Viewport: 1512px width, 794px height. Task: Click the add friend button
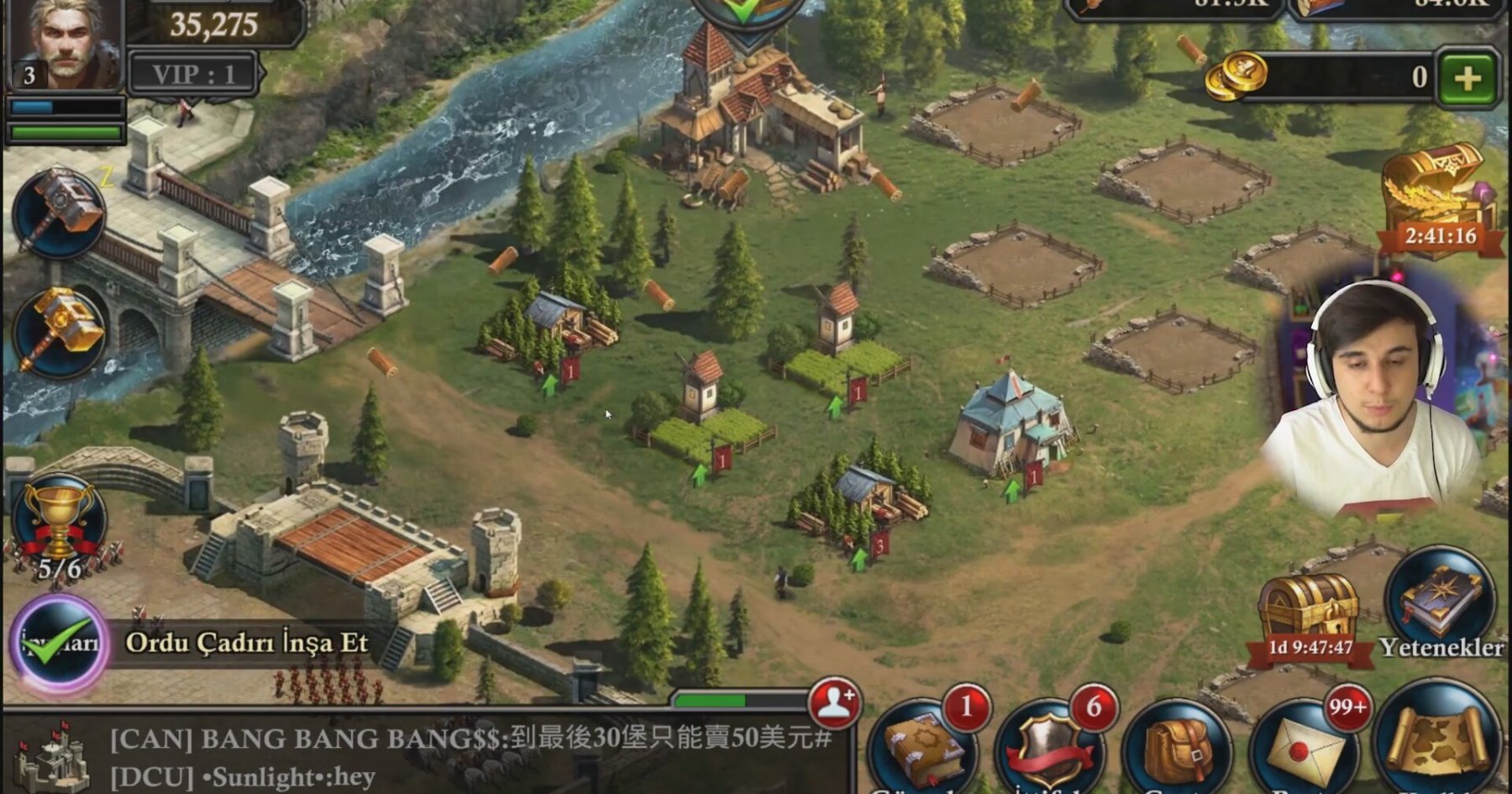pyautogui.click(x=834, y=702)
